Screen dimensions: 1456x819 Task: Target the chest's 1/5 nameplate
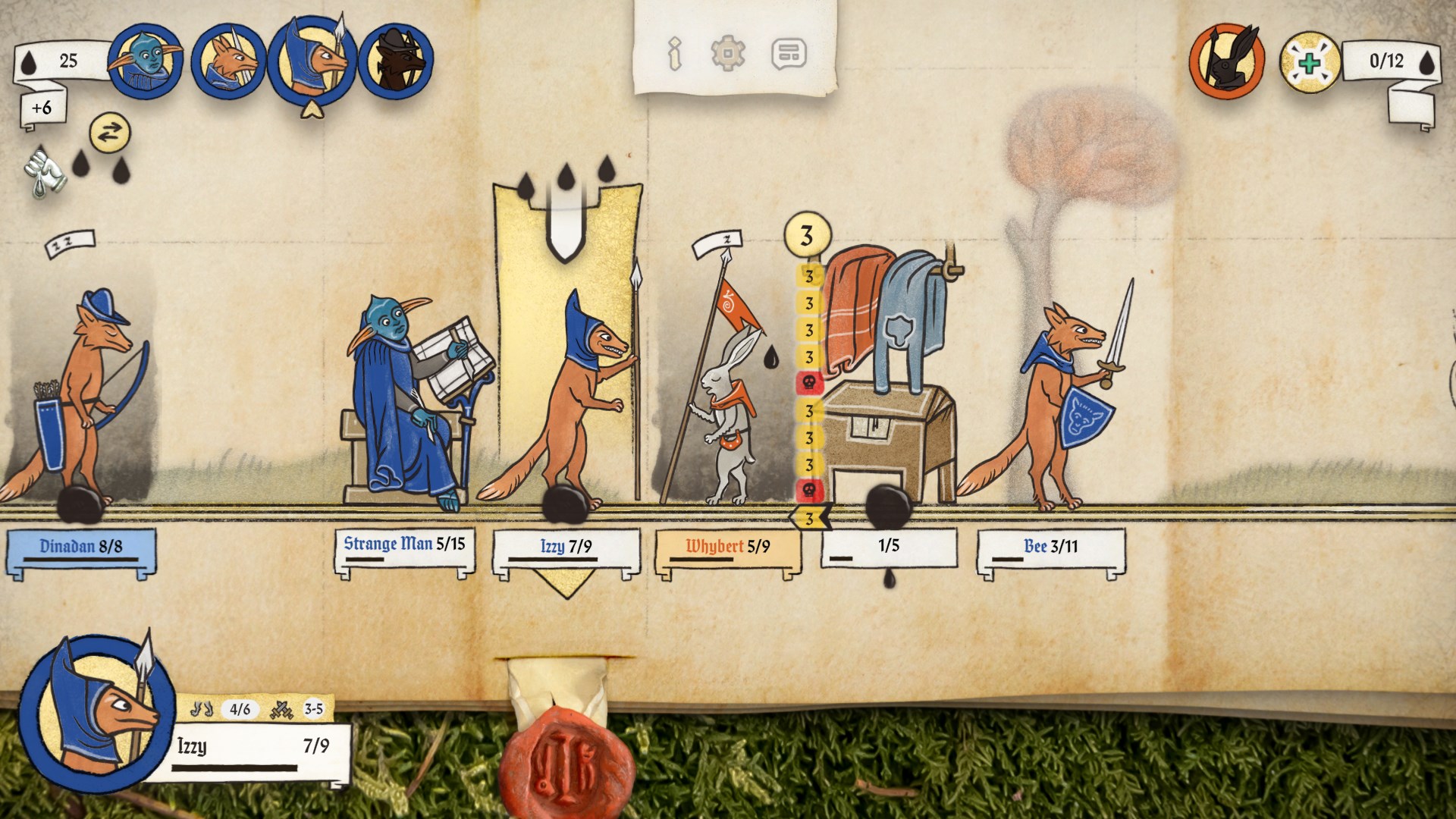889,548
